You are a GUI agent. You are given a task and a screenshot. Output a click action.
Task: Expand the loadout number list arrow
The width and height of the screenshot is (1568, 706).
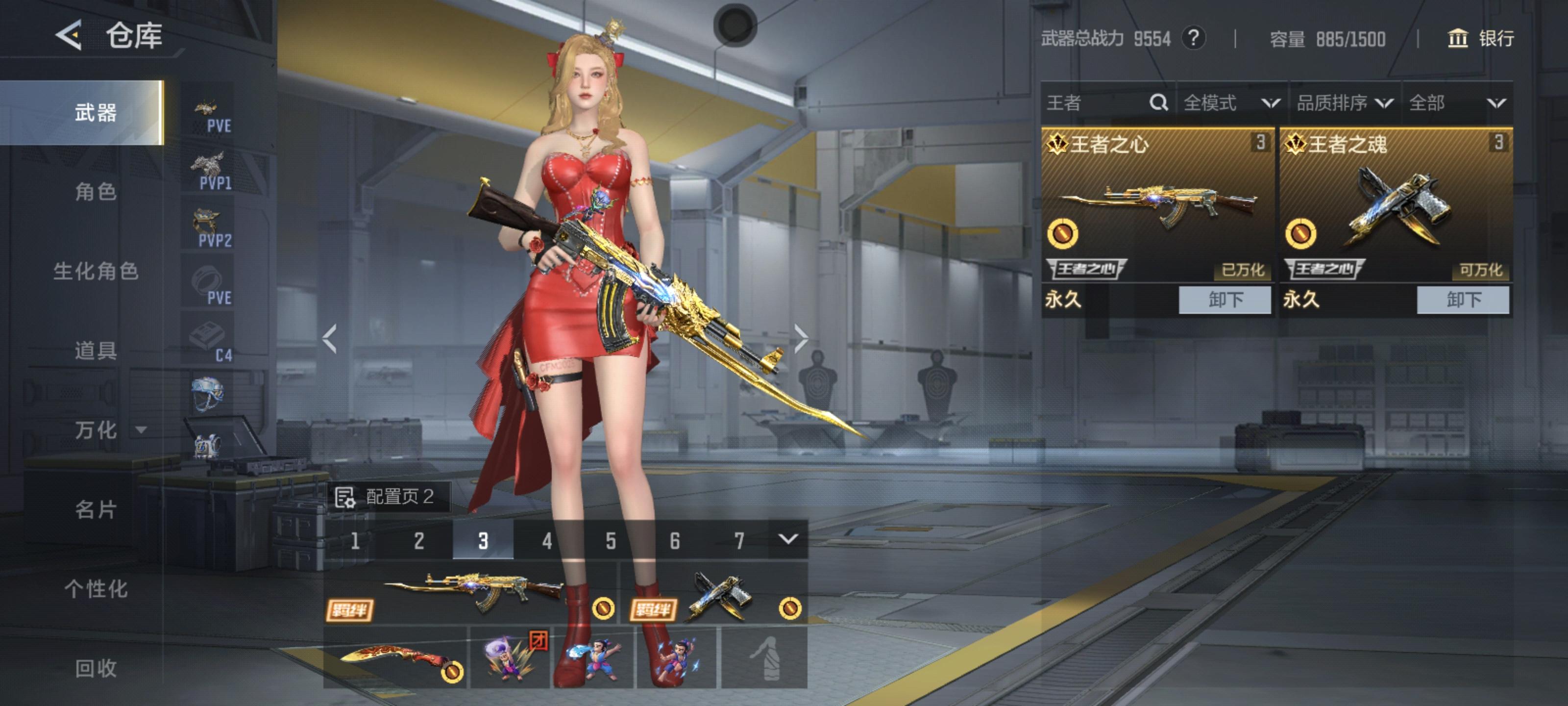(x=787, y=540)
